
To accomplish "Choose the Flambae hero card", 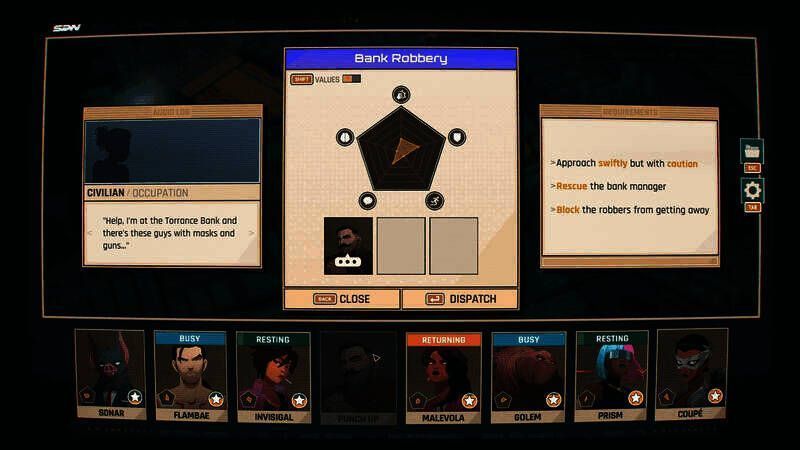I will 189,376.
